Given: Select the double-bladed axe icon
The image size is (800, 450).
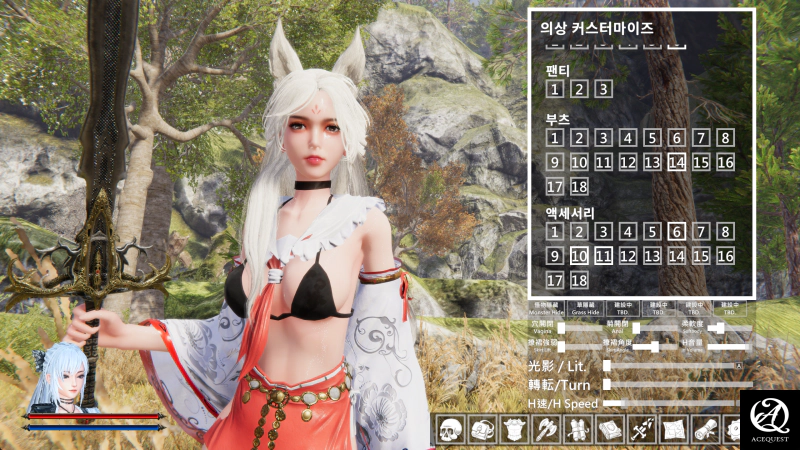Looking at the screenshot, I should coord(546,430).
